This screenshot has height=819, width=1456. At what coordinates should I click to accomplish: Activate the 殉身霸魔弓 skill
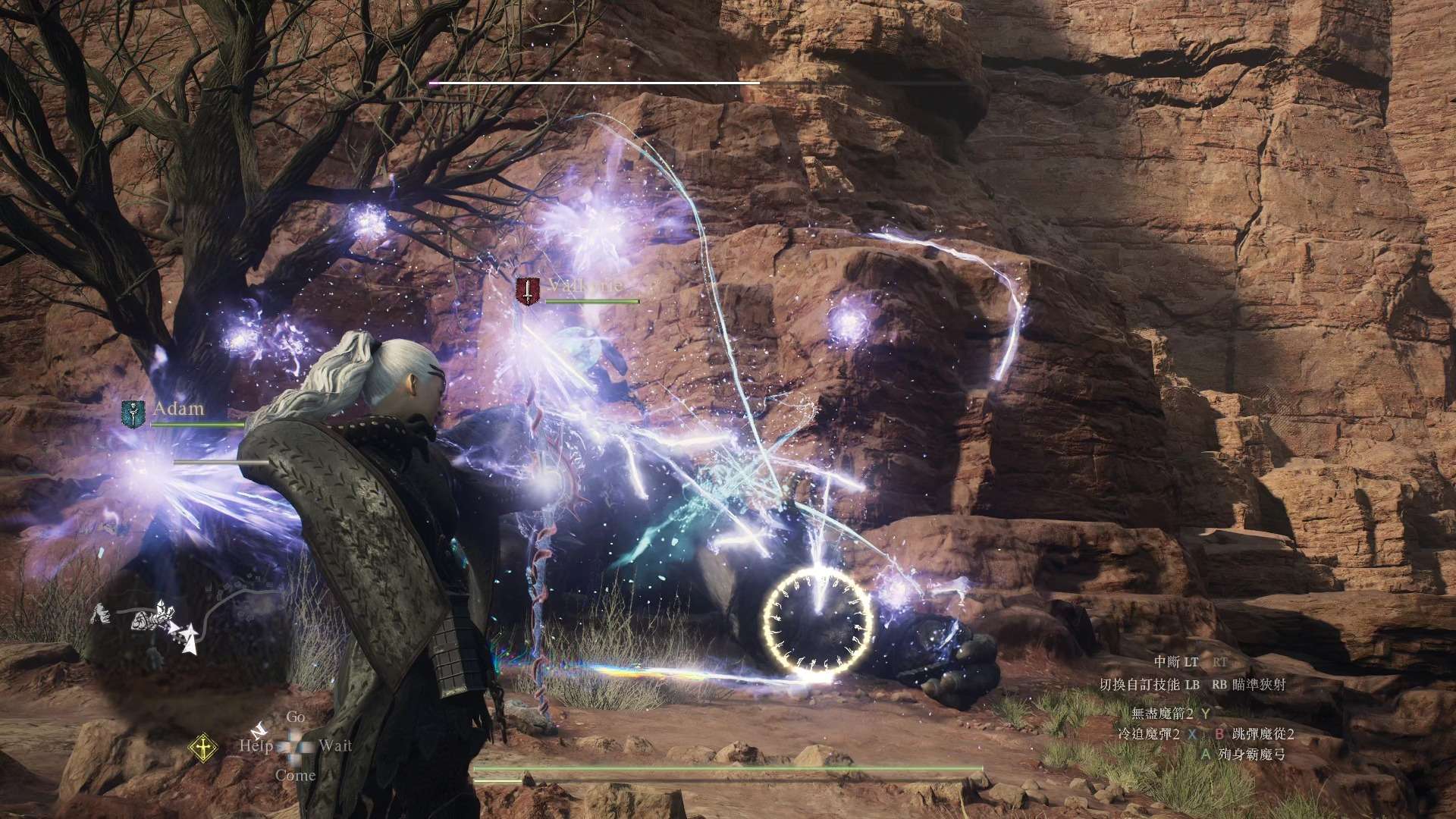pos(1251,755)
